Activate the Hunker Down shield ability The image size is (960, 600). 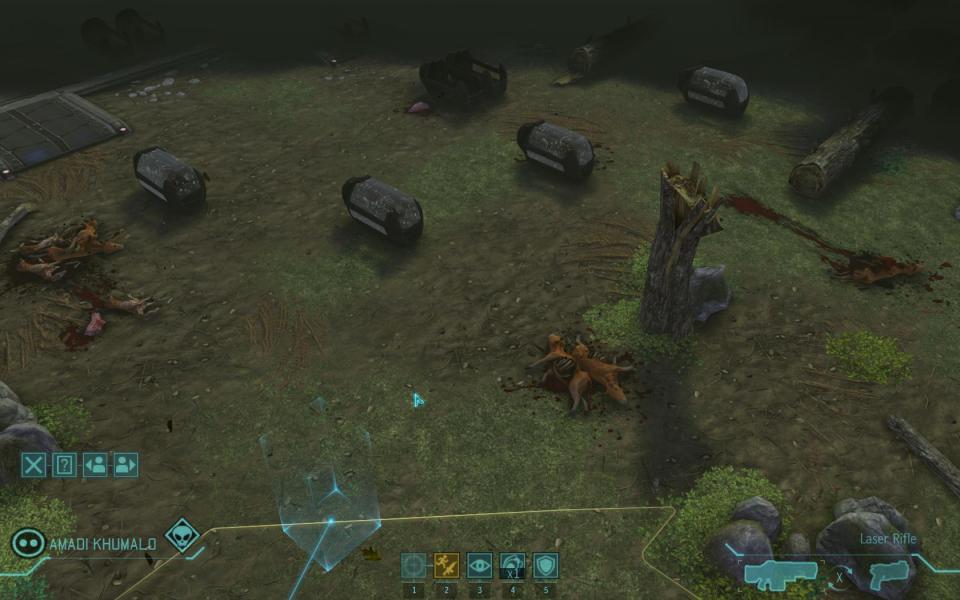pos(545,566)
